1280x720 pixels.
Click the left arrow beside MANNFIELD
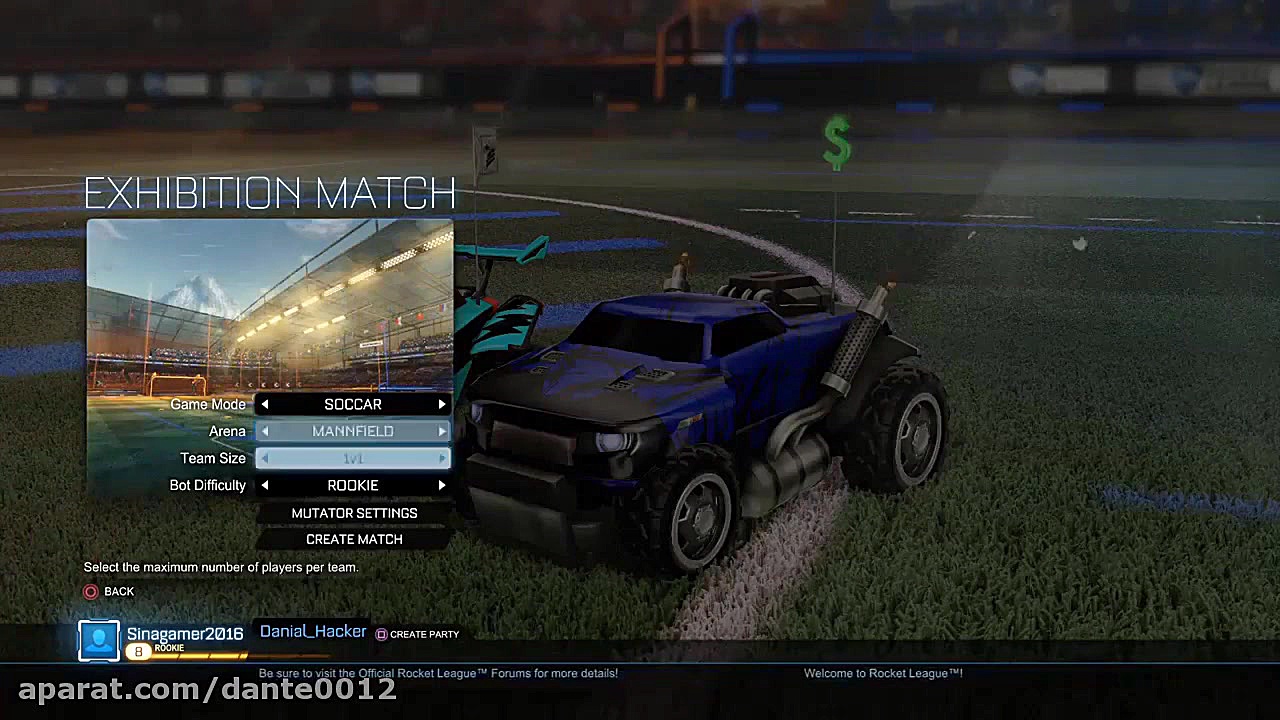pyautogui.click(x=265, y=431)
